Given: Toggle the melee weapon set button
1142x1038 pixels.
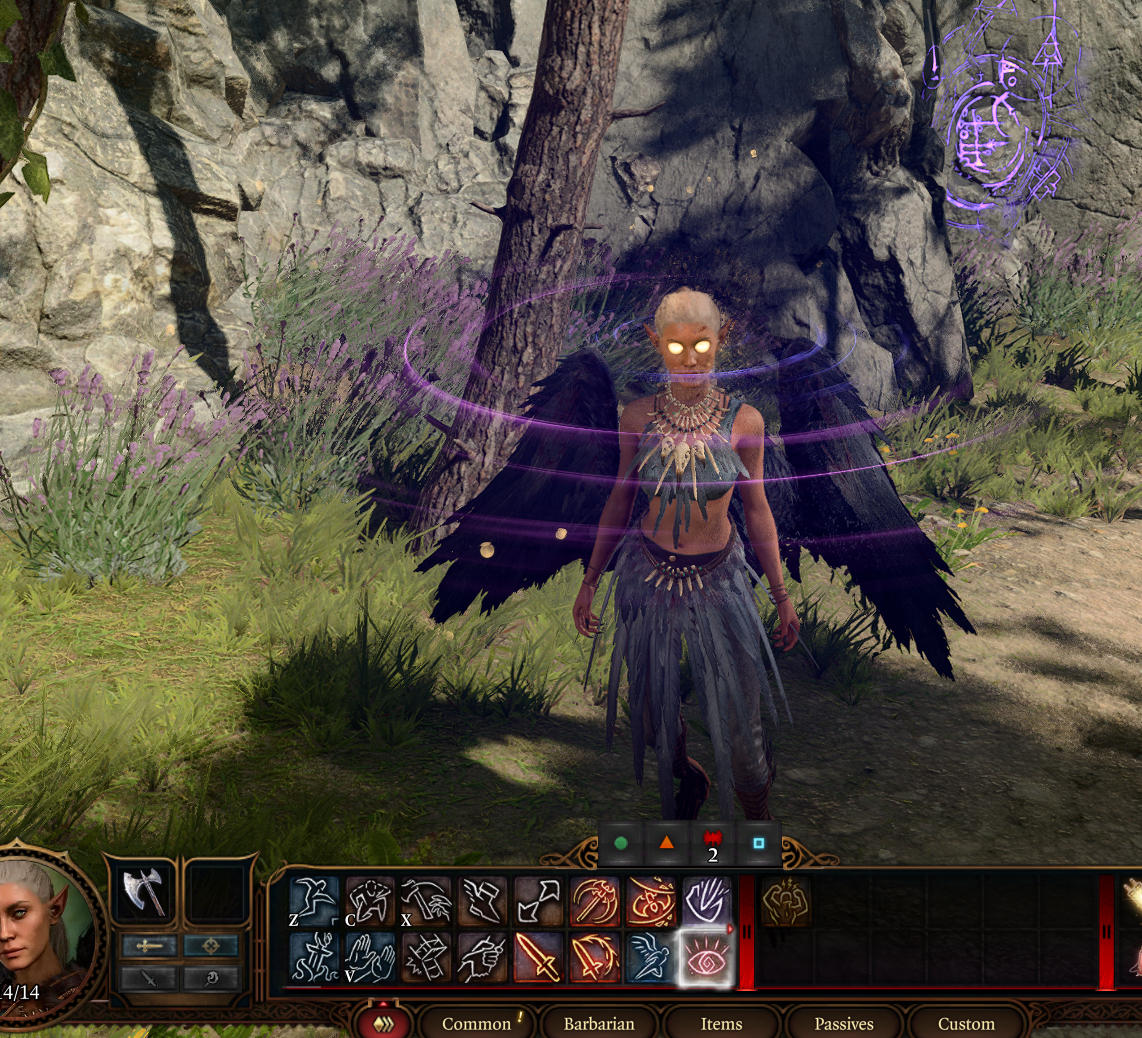Looking at the screenshot, I should pos(149,945).
